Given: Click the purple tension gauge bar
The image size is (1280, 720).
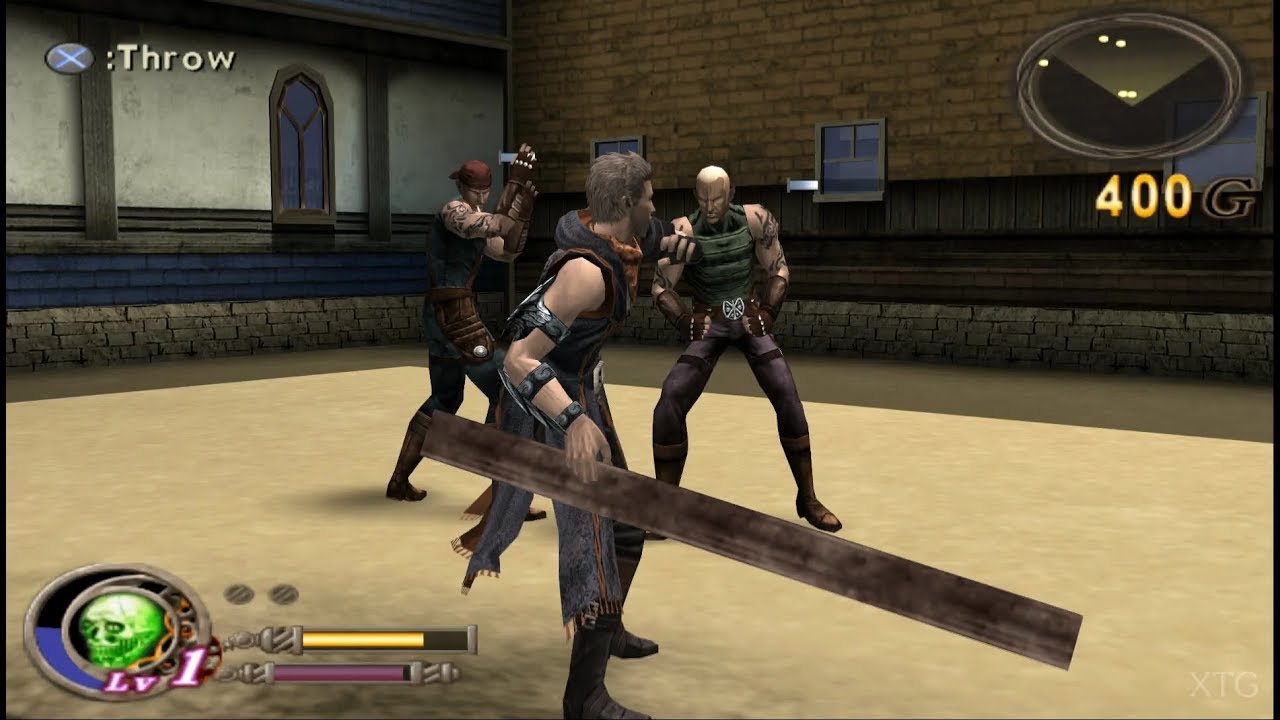Looking at the screenshot, I should tap(344, 673).
